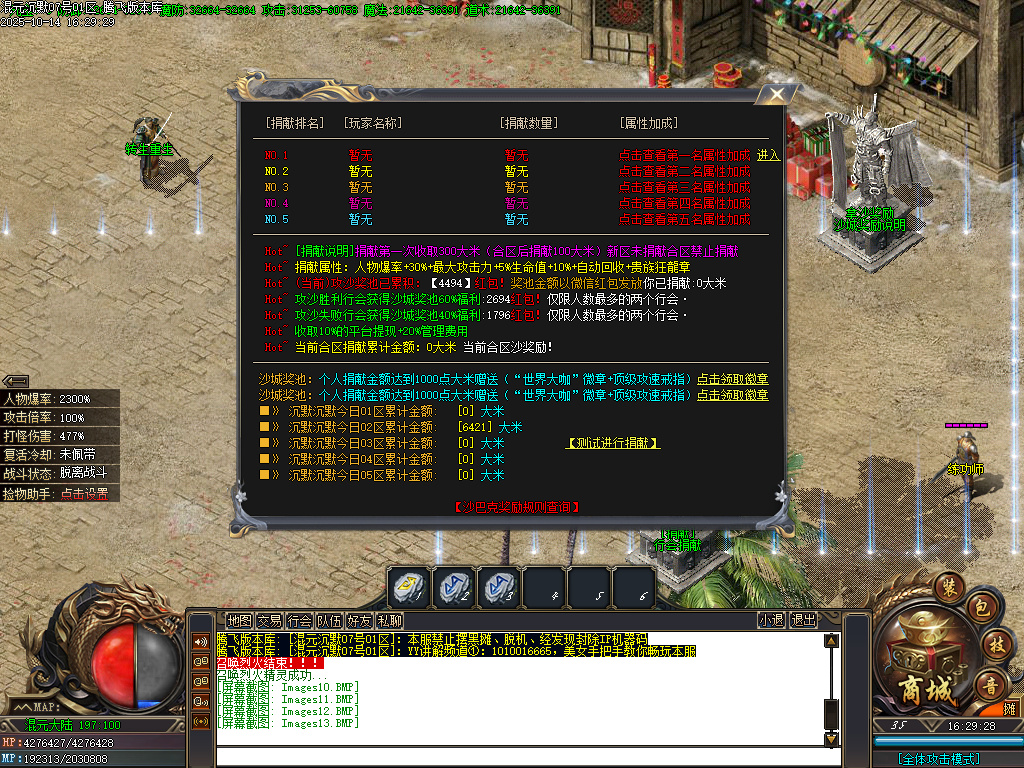The height and width of the screenshot is (768, 1024).
Task: Click 点击设置 for the pickup helper
Action: click(x=84, y=493)
